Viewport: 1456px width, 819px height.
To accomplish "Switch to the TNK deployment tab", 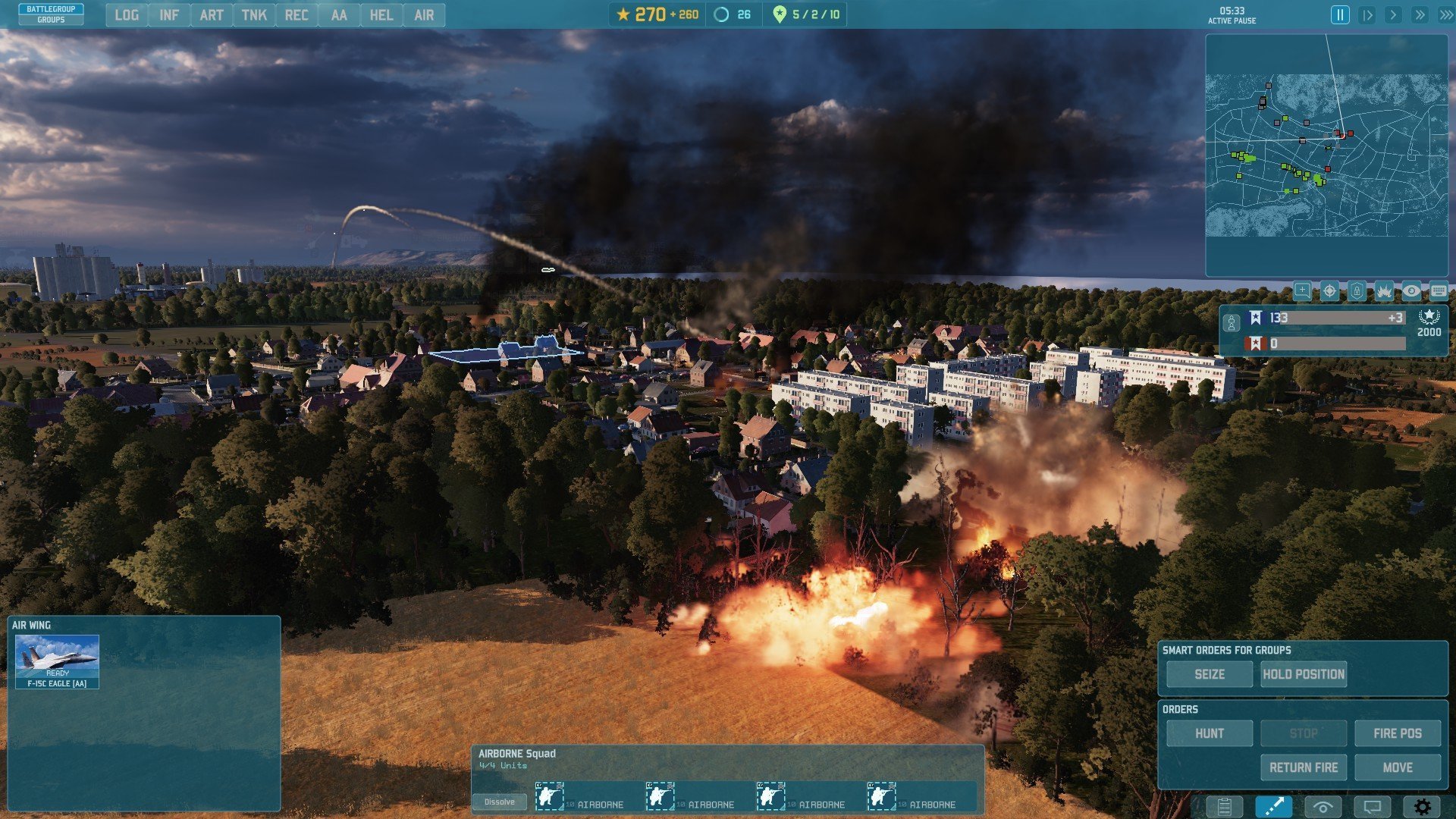I will 254,15.
